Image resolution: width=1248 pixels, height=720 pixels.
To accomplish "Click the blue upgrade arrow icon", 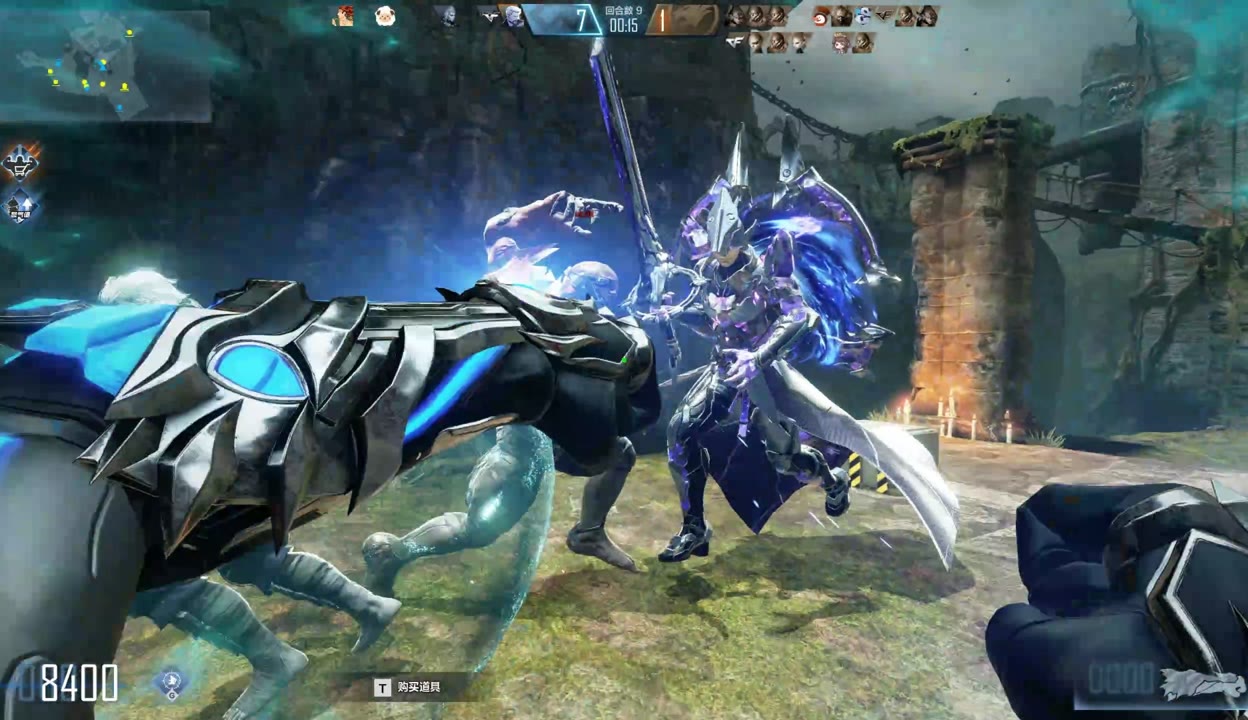I will coord(20,206).
